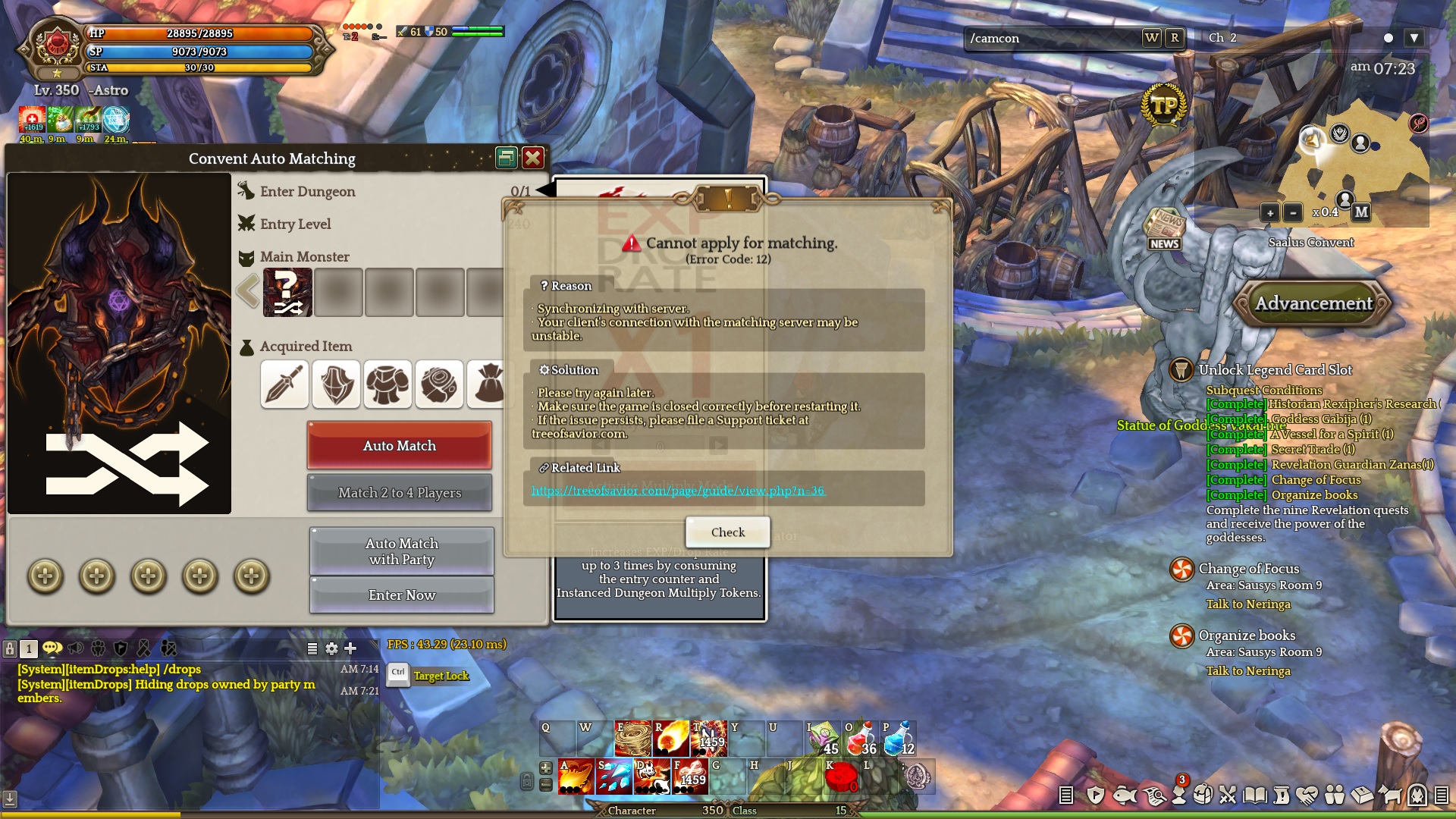
Task: Open the TP shop coin icon
Action: point(1163,107)
